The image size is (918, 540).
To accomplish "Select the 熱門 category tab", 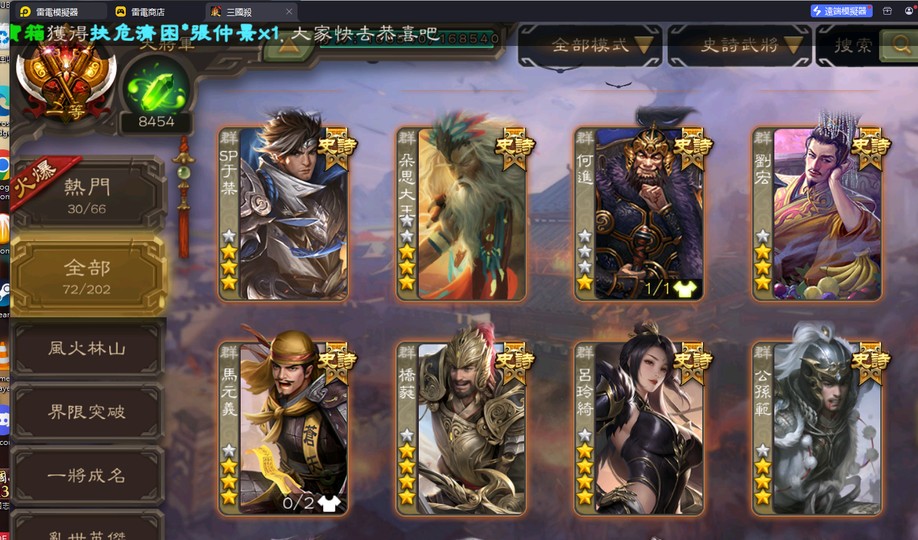I will click(x=87, y=193).
